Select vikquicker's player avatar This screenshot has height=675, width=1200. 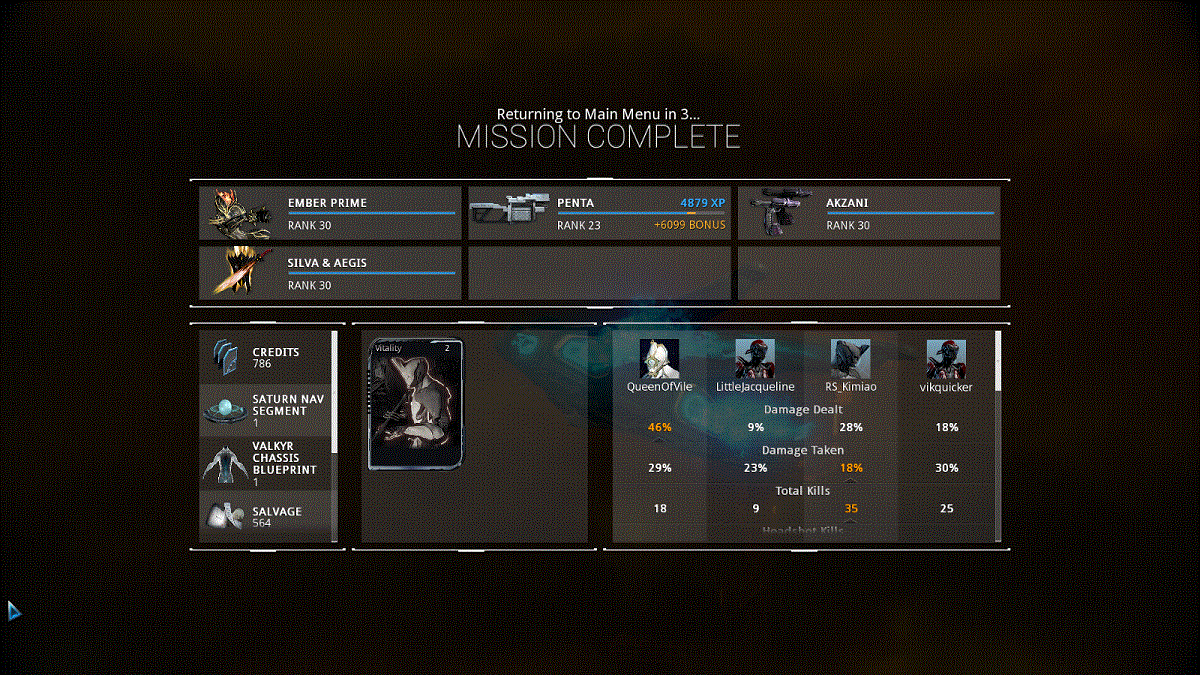[946, 358]
